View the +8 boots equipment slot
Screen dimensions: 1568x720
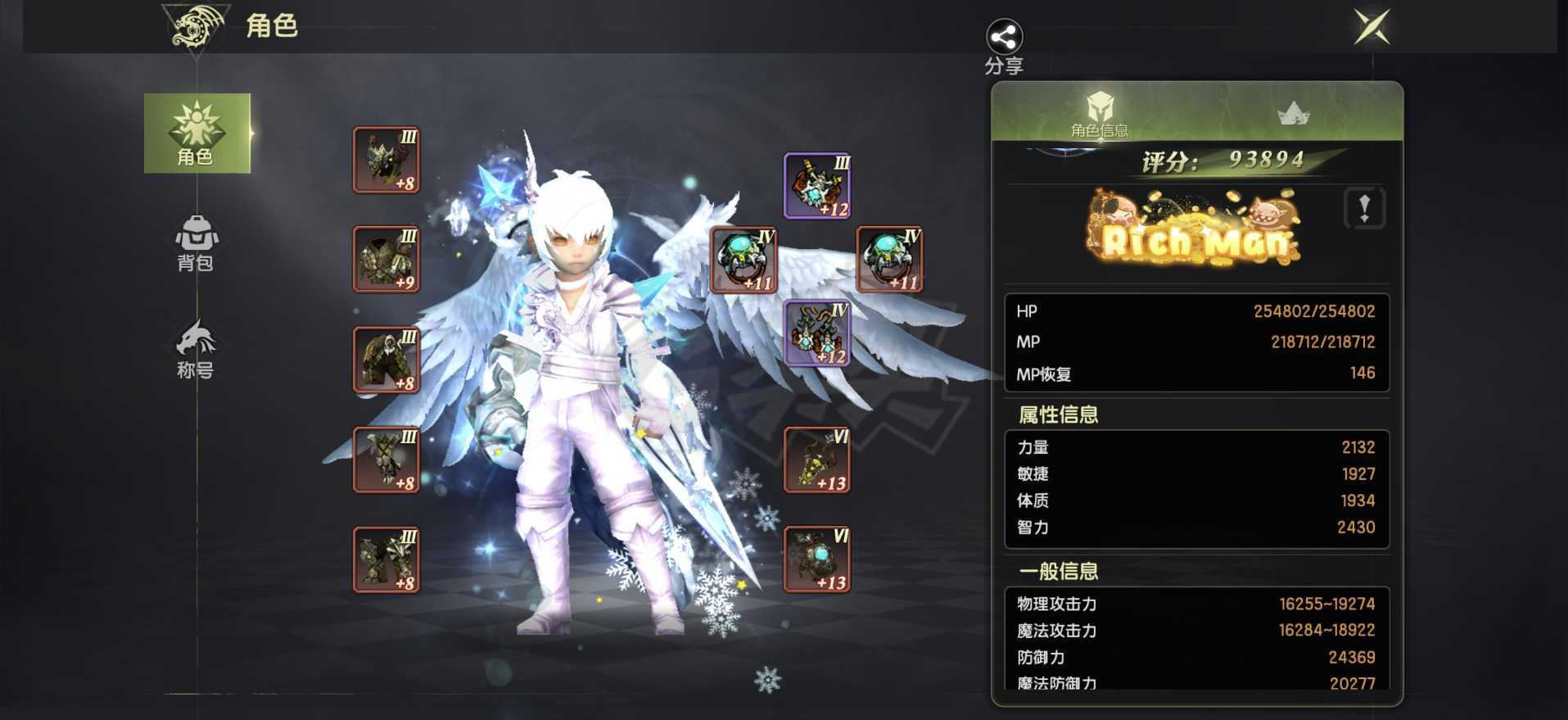pos(386,559)
